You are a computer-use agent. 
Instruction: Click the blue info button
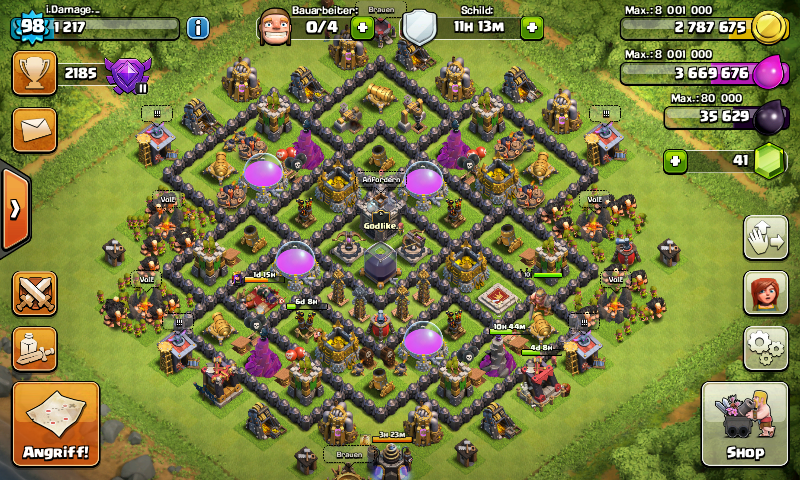[198, 27]
